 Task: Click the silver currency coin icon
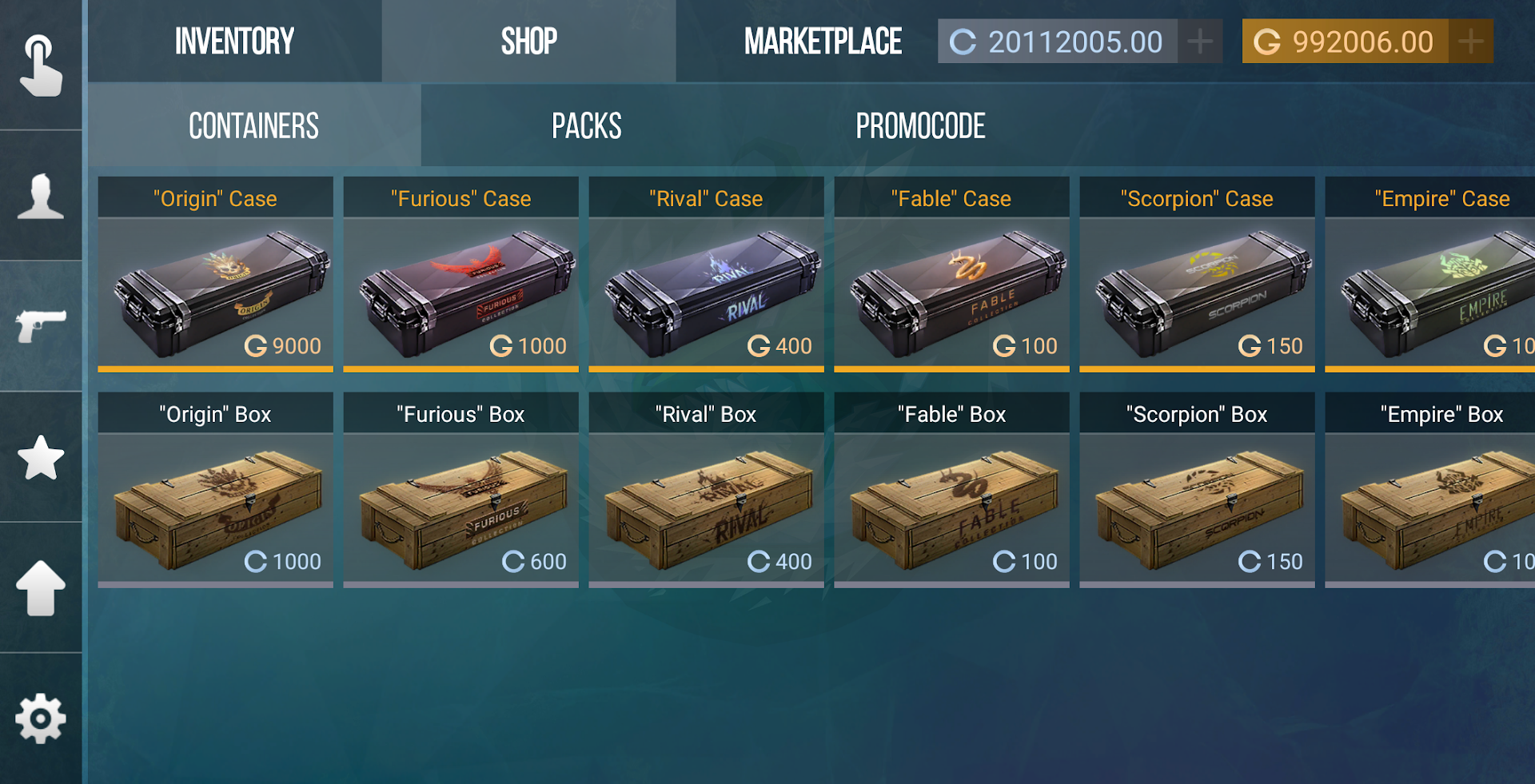click(x=965, y=41)
